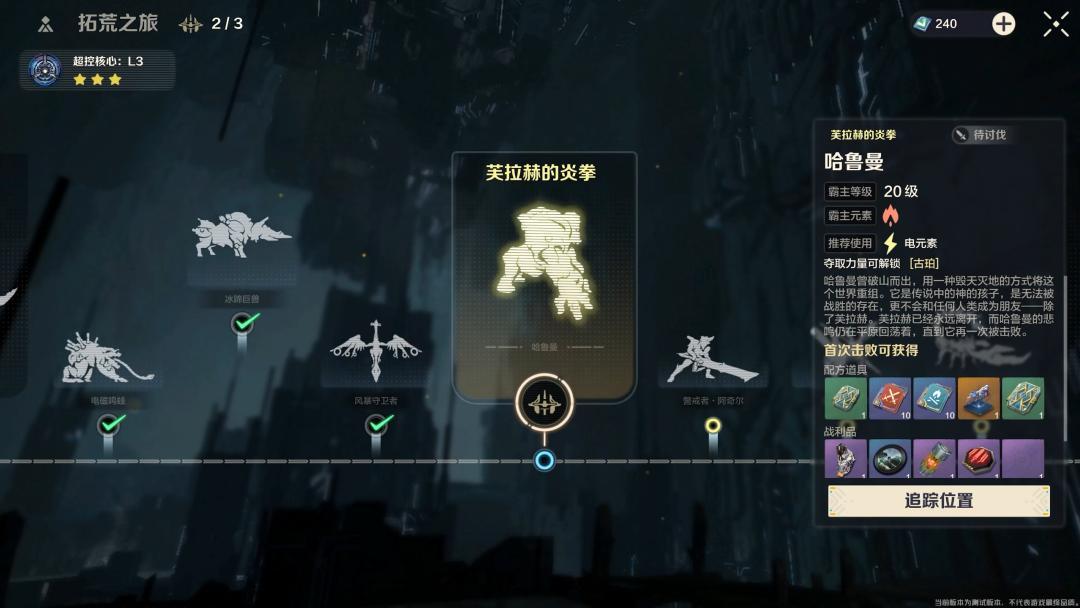Close the 拓荒之旅 screen
1080x608 pixels.
[1056, 24]
